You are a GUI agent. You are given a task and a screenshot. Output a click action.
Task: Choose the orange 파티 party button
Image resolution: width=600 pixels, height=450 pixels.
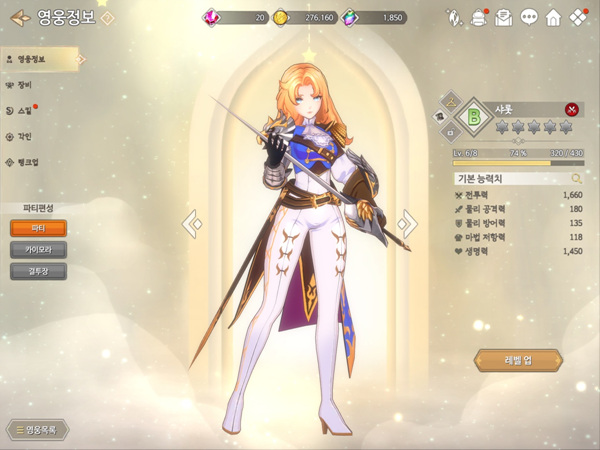(x=39, y=229)
